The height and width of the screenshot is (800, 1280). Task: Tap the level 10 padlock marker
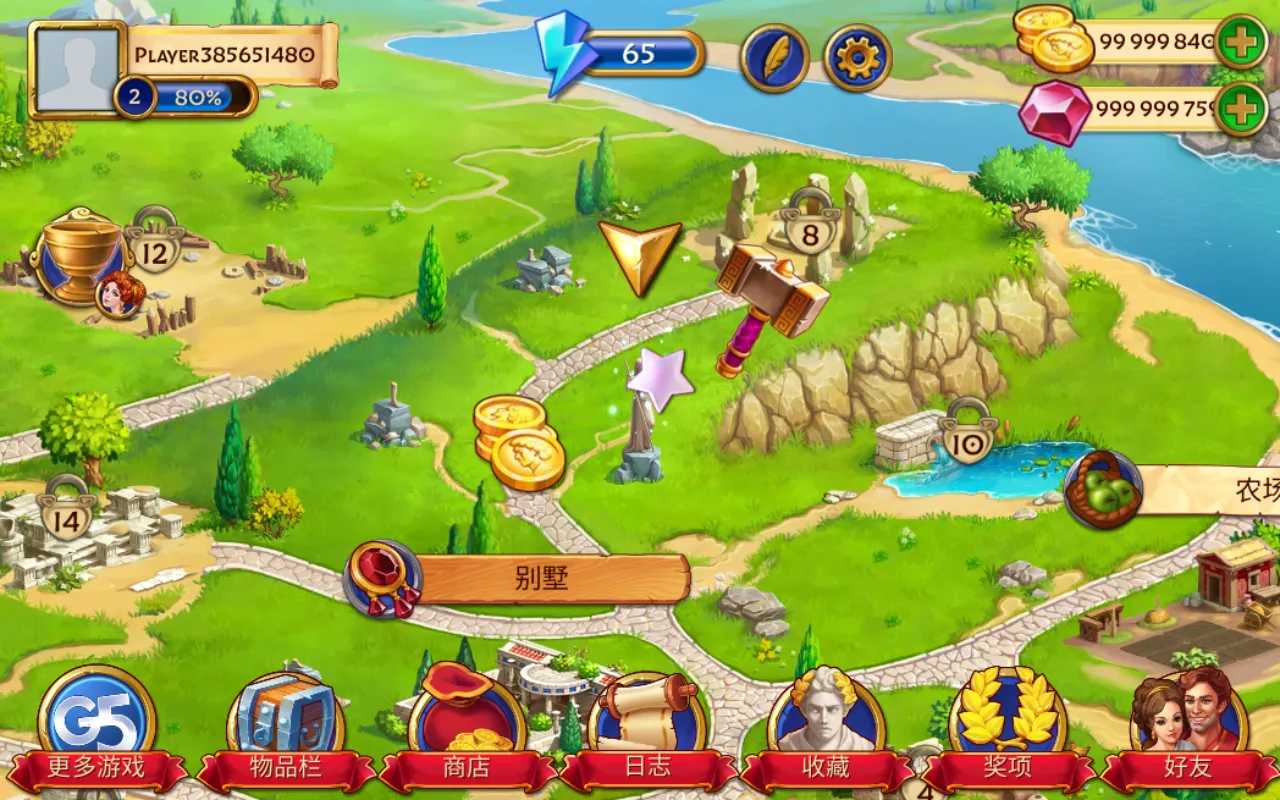point(968,435)
